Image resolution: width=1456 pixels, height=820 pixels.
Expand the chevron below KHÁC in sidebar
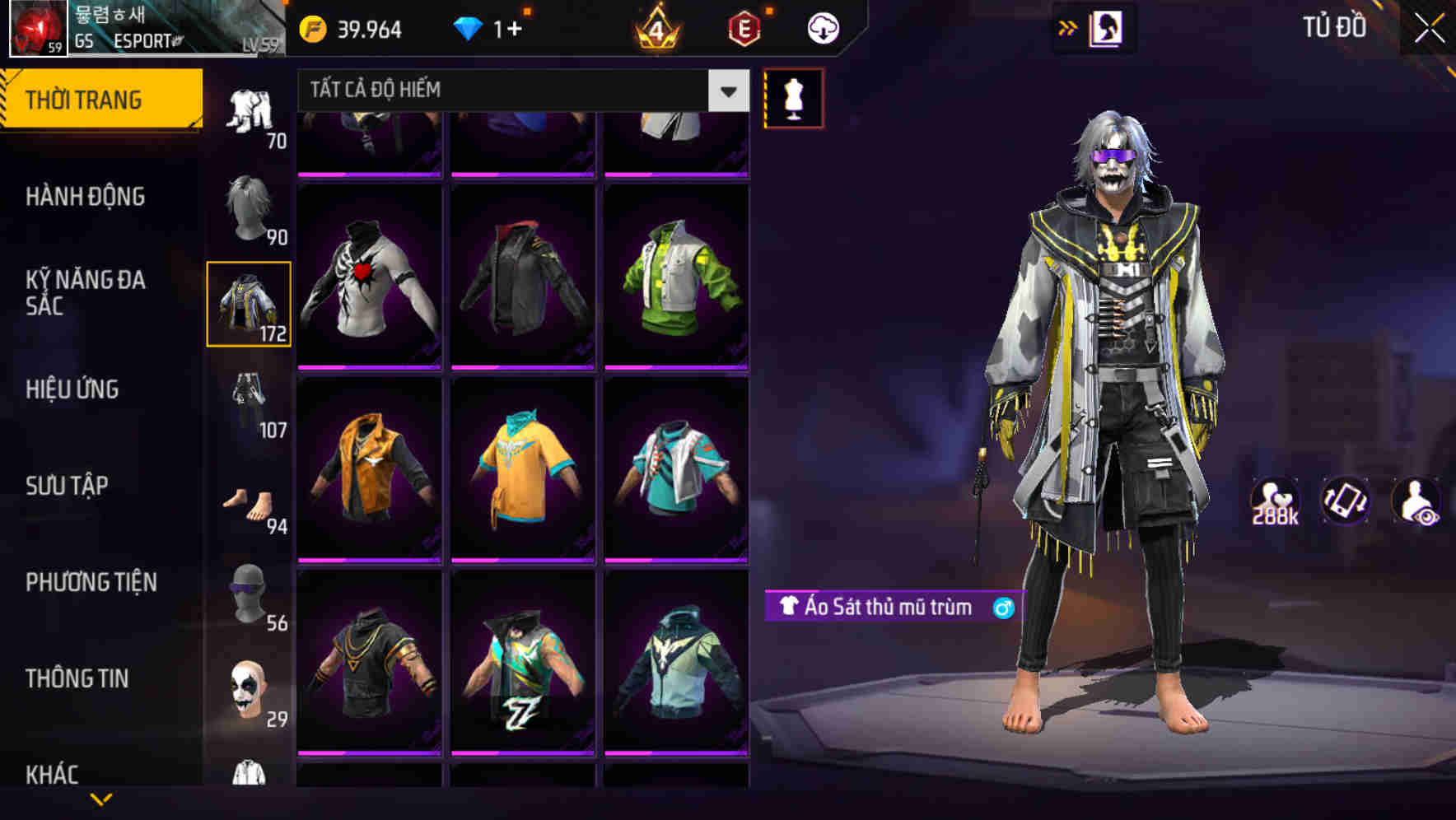(x=102, y=797)
